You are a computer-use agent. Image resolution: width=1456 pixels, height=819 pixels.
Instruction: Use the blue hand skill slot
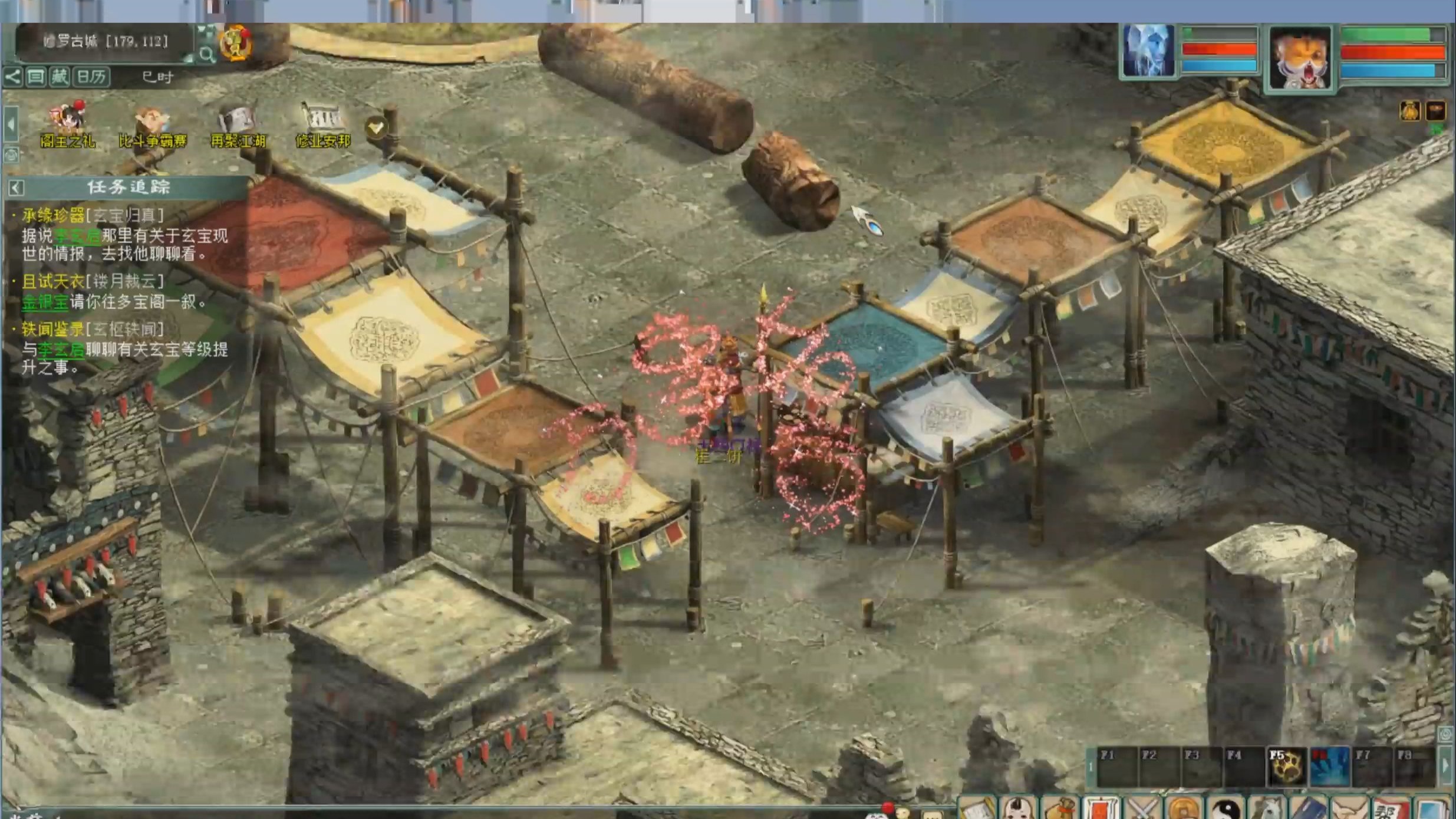(1329, 767)
